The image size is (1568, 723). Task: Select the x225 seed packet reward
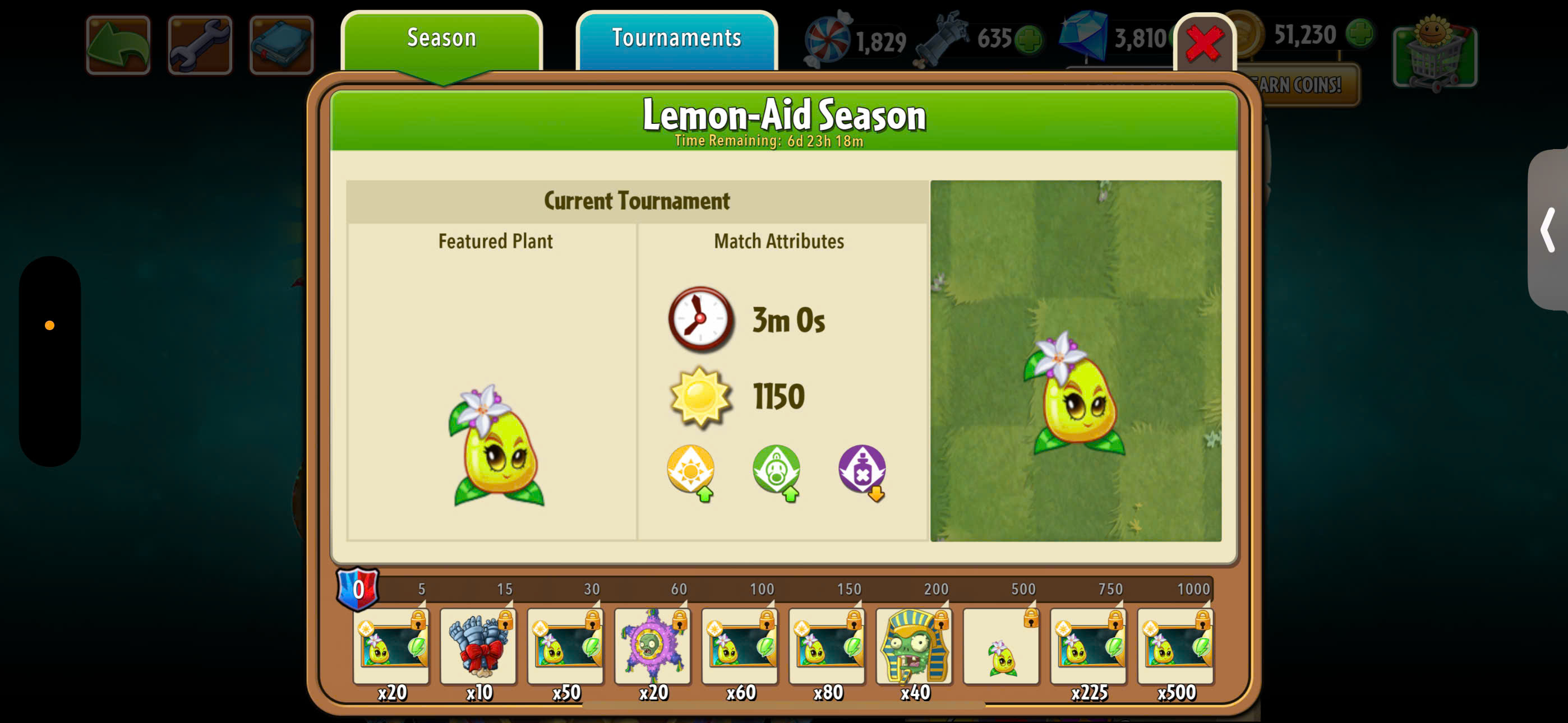[1089, 646]
